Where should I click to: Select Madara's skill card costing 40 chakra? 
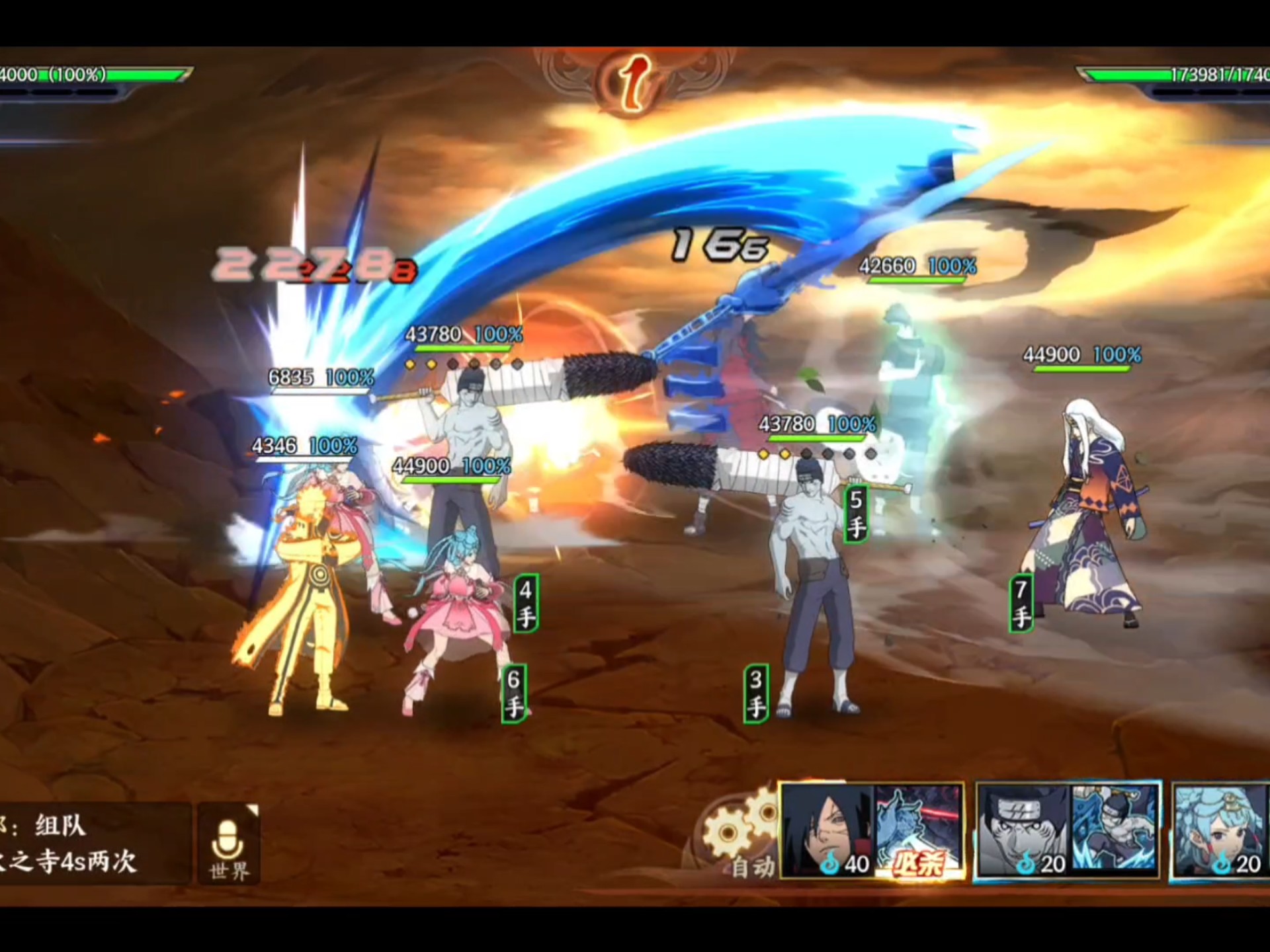(827, 830)
